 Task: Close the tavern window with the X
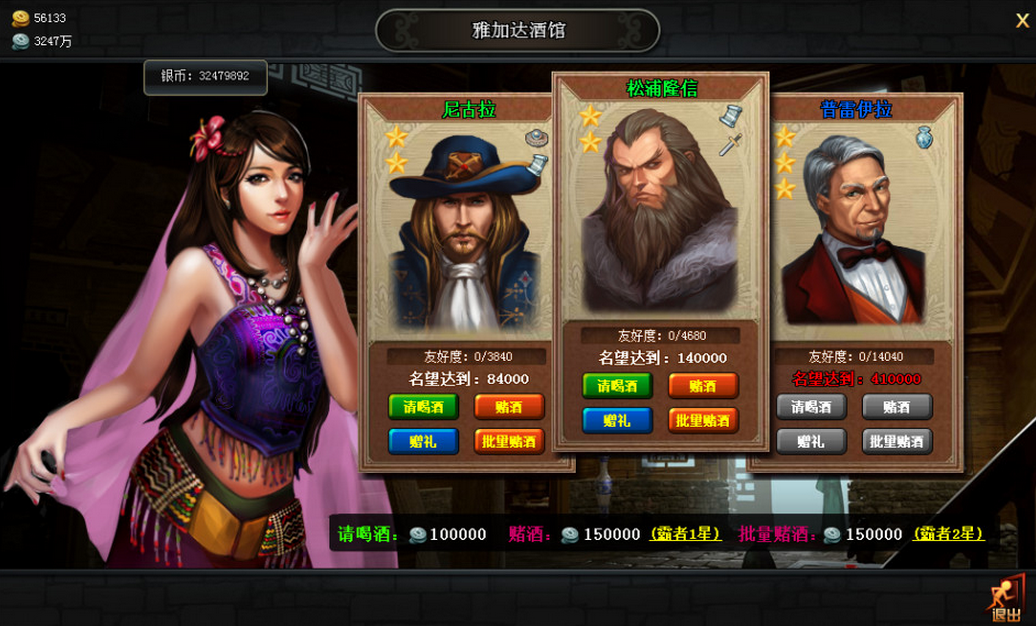pyautogui.click(x=1022, y=21)
